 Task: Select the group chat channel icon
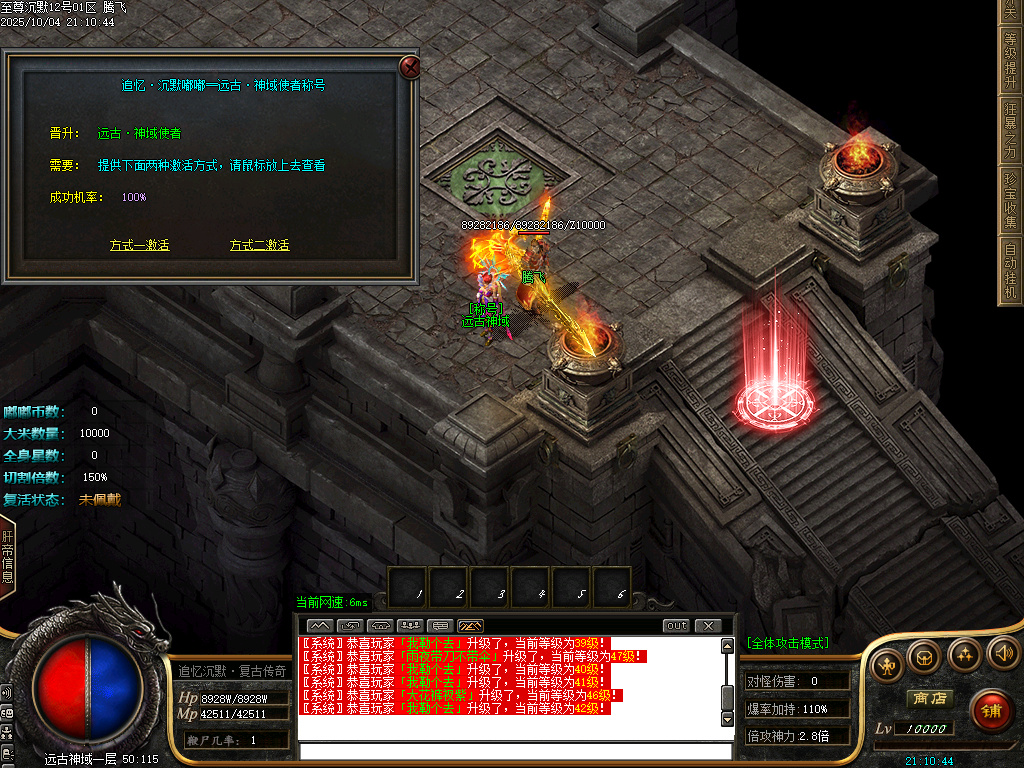click(408, 626)
